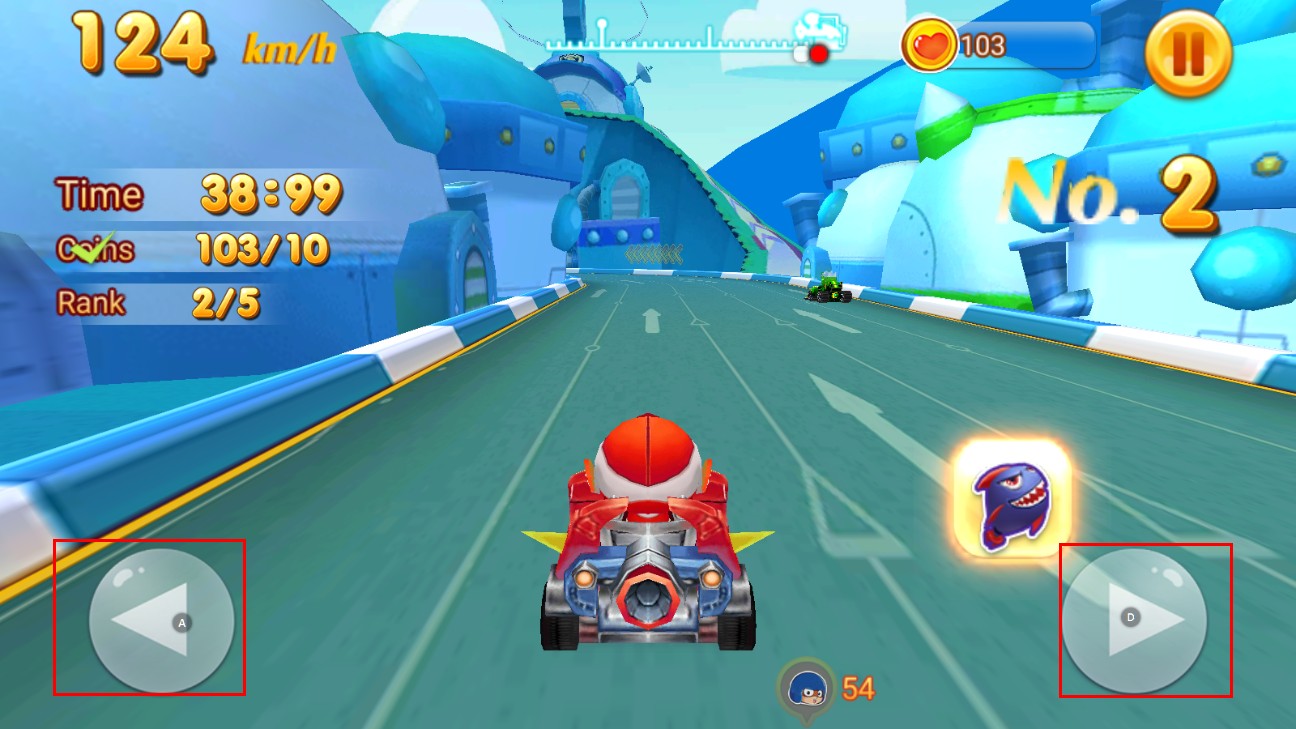This screenshot has width=1296, height=729.
Task: Steer left with the left arrow button
Action: pyautogui.click(x=161, y=620)
